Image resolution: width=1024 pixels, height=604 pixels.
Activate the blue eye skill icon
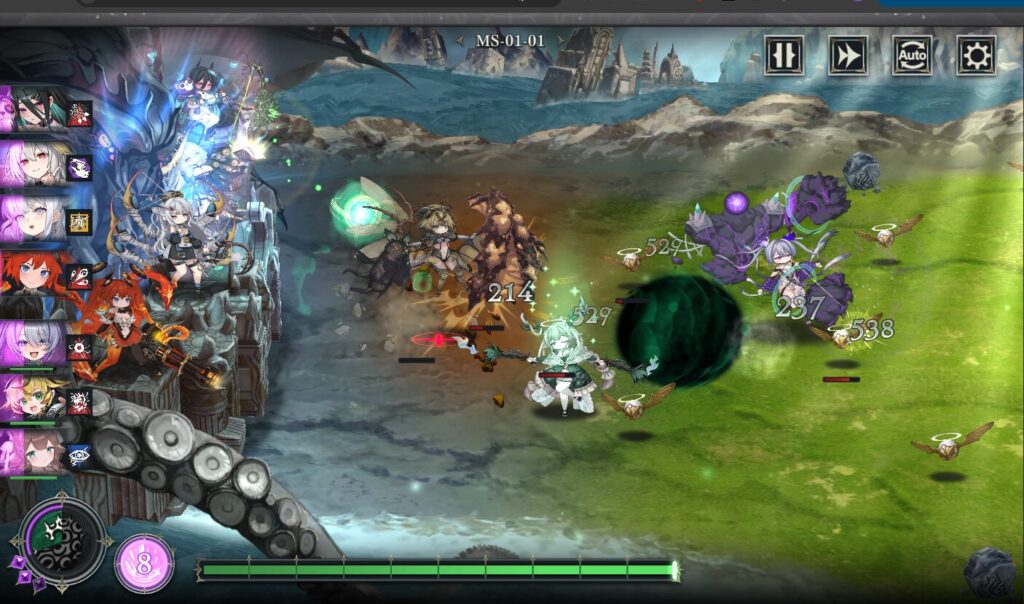(x=79, y=455)
